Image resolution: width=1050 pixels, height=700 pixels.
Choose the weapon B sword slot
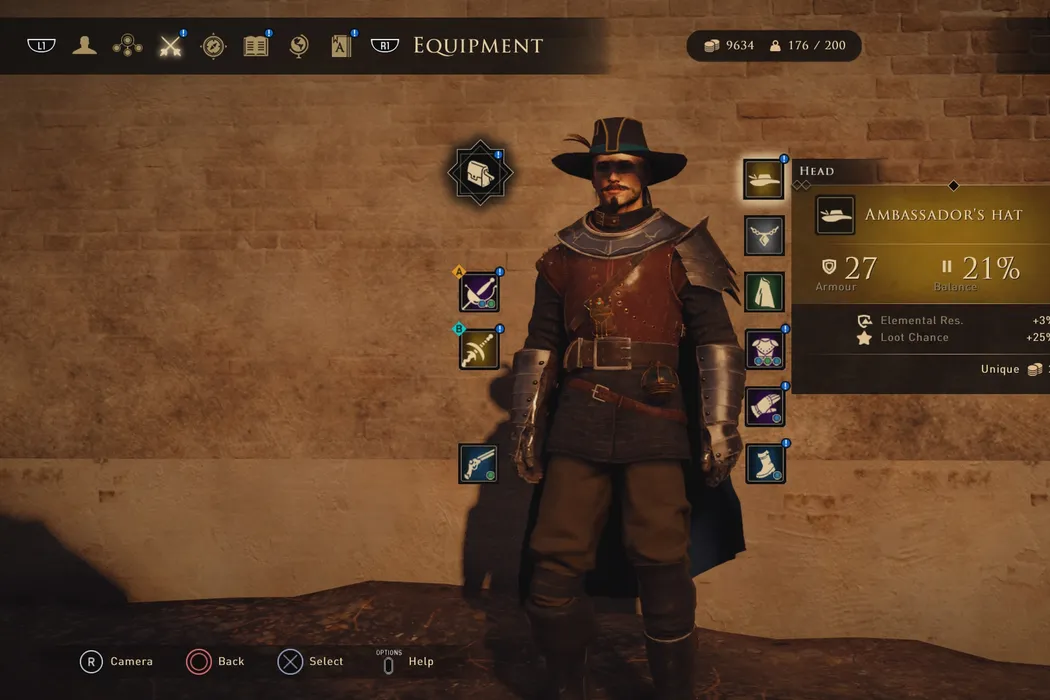(479, 349)
